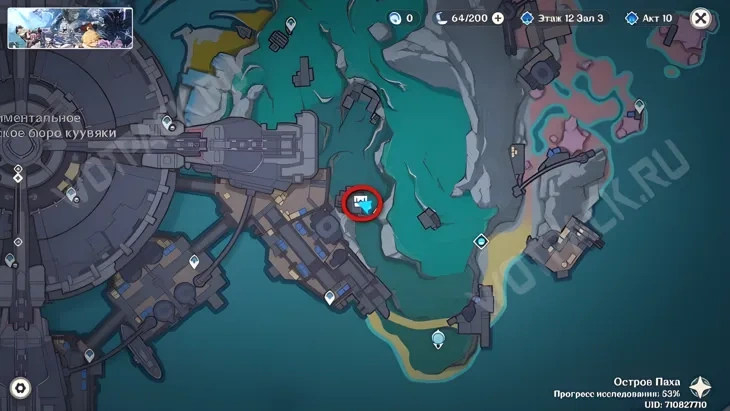Open the Акт 10 theater tracker
The width and height of the screenshot is (730, 411).
[651, 18]
